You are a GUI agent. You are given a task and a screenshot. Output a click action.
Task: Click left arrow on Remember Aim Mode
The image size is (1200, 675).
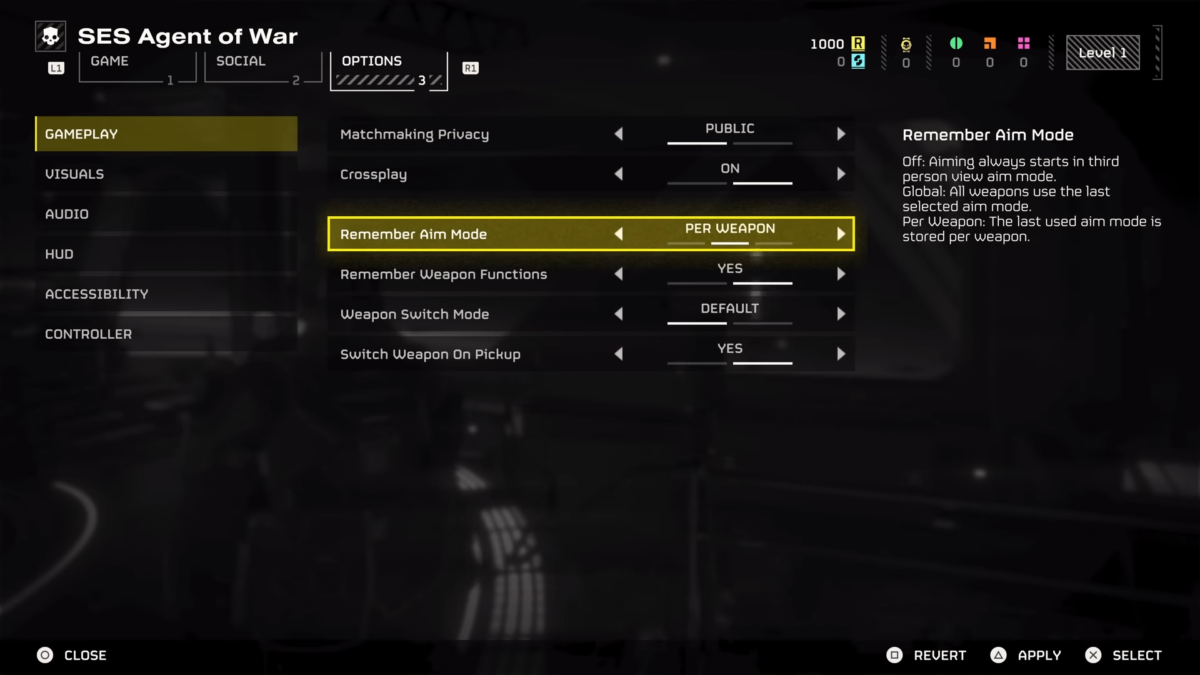pyautogui.click(x=618, y=234)
